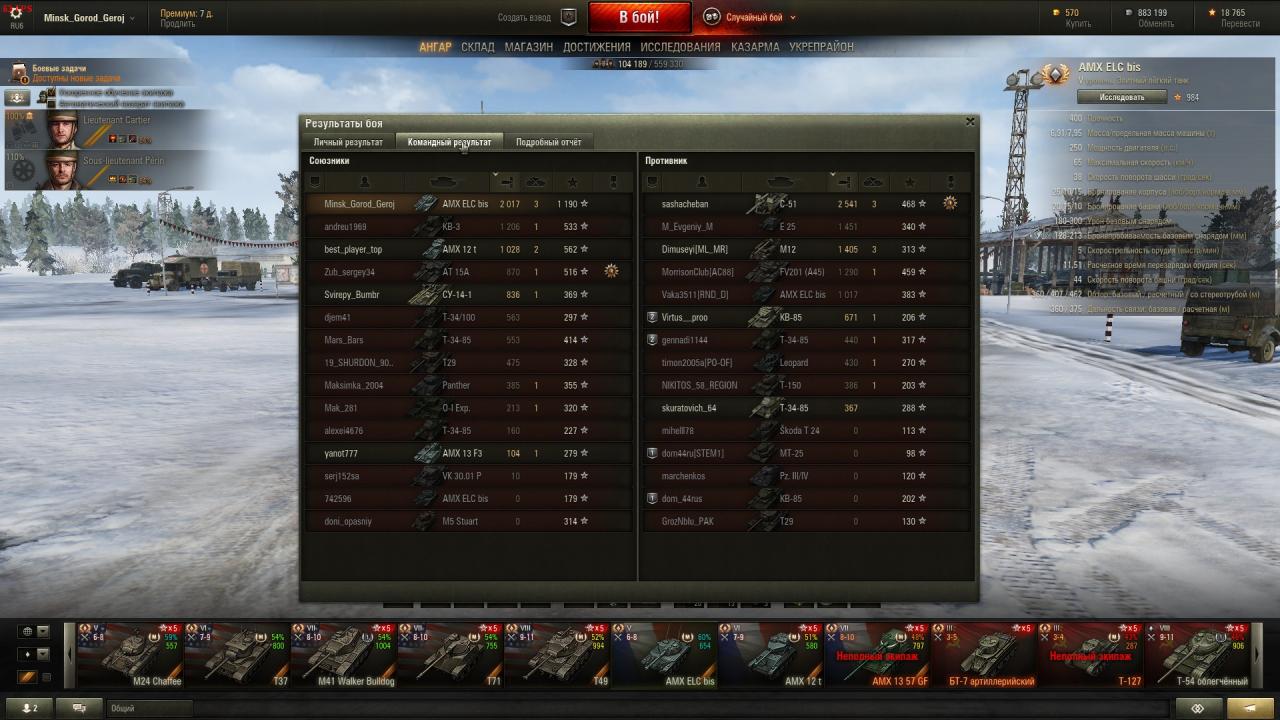Click the Исследовать button for AMX ELC bis
This screenshot has width=1280, height=720.
coord(1121,97)
